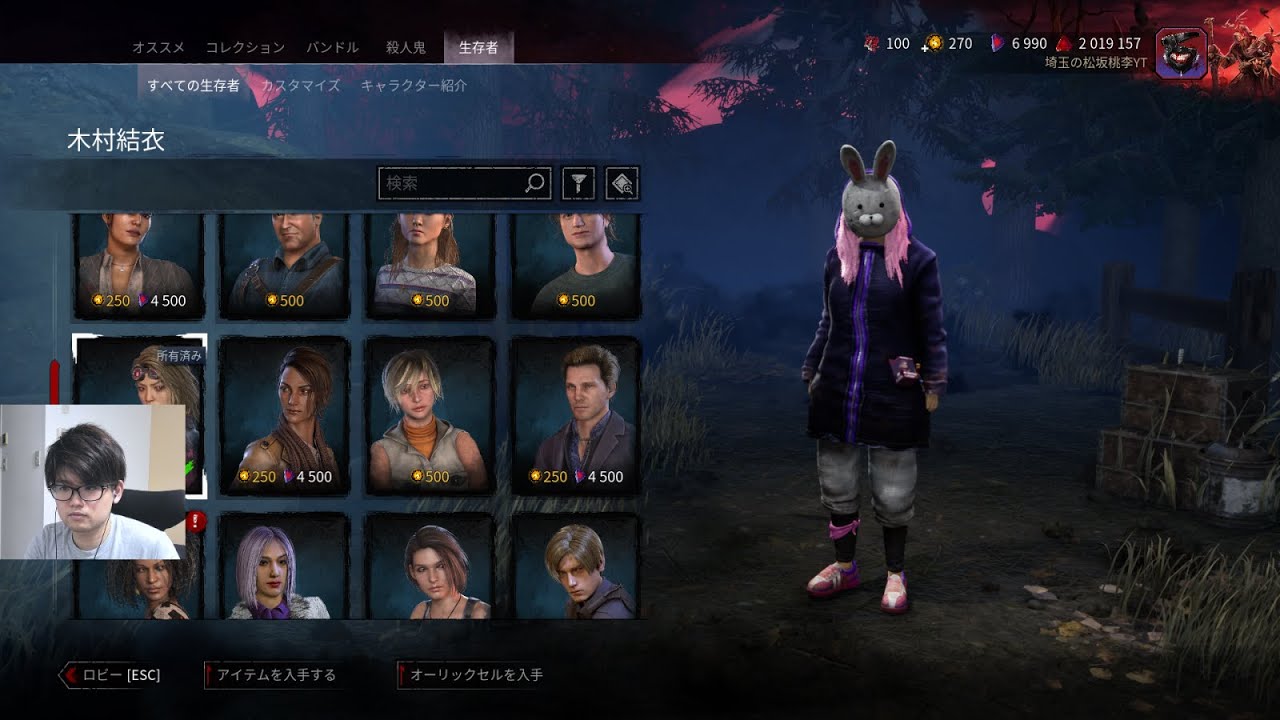Show すべての生存者 sub-tab
The height and width of the screenshot is (720, 1280).
194,85
